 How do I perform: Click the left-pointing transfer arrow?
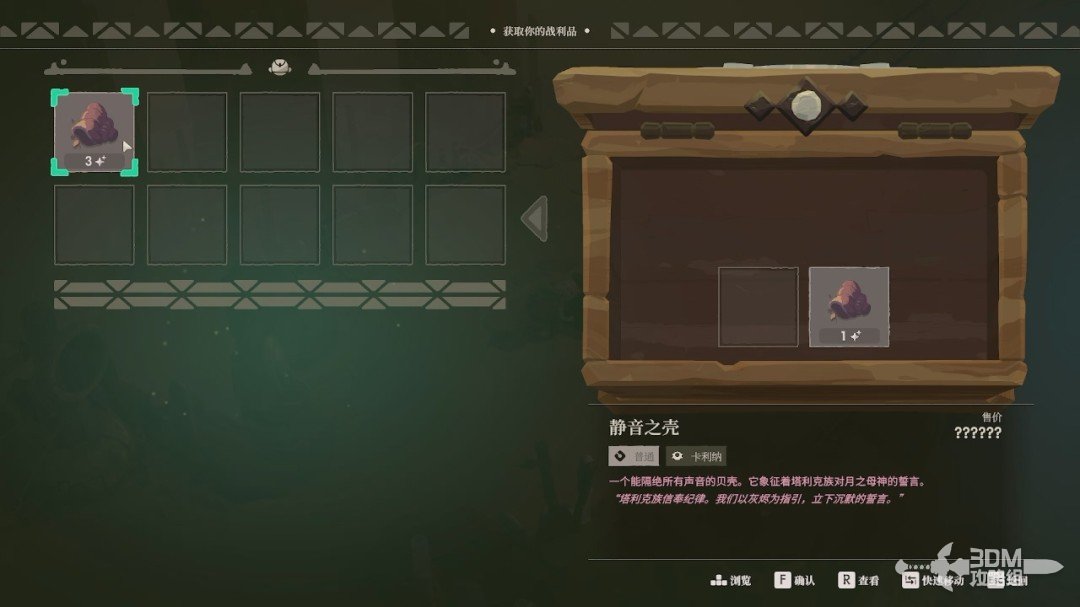535,218
